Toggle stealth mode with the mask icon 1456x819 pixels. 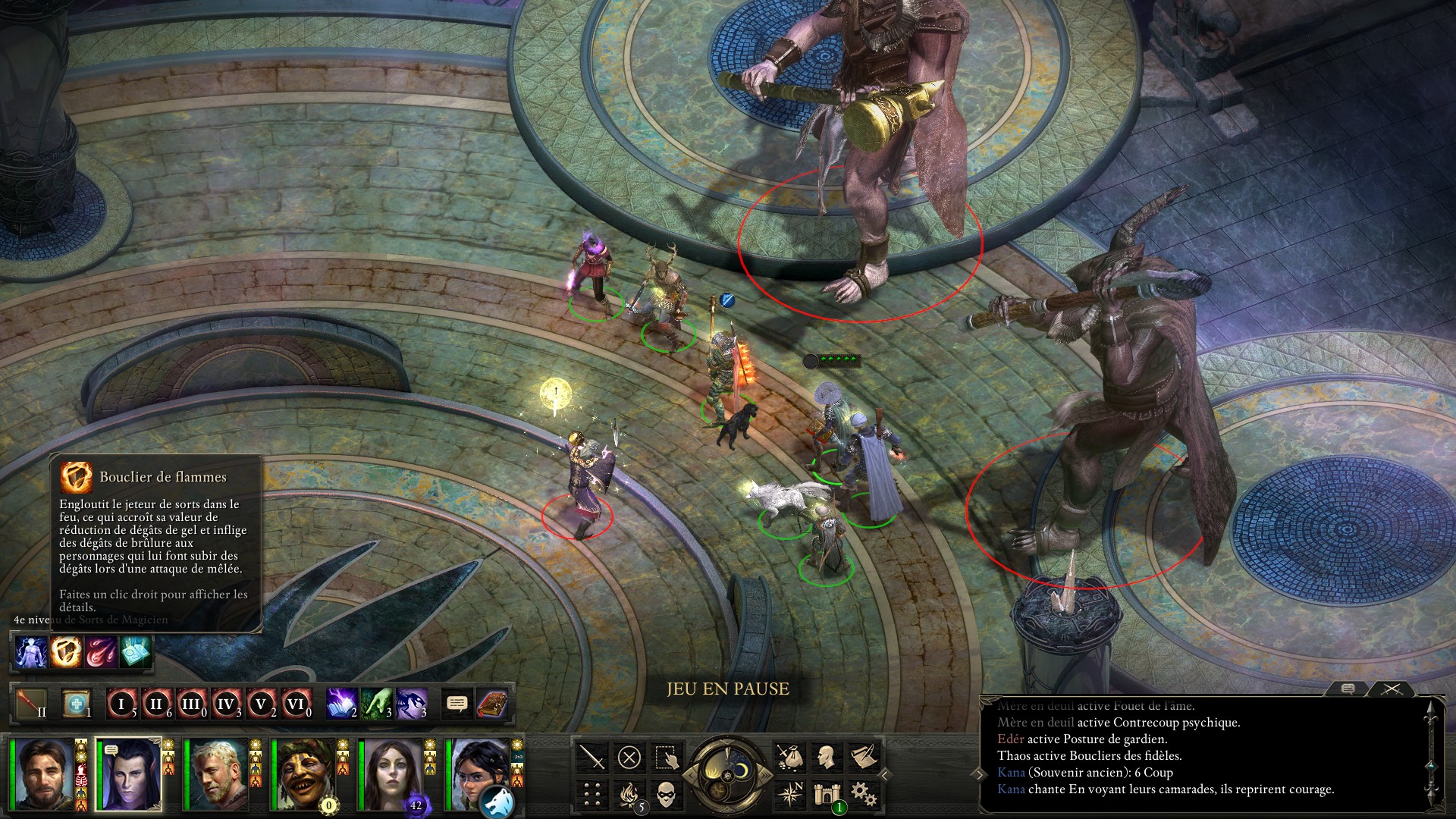click(666, 794)
